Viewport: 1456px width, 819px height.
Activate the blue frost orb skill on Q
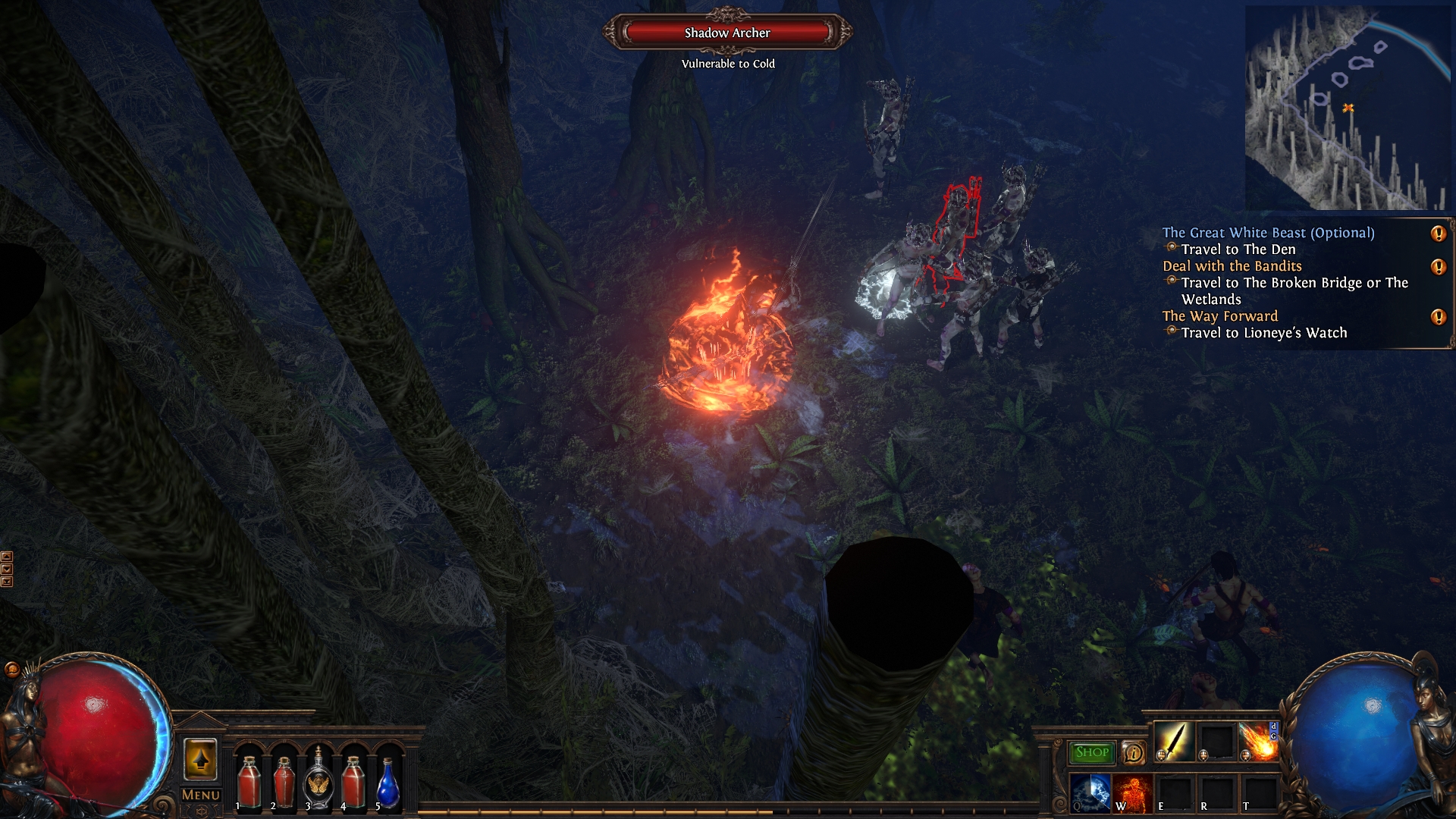click(1090, 792)
